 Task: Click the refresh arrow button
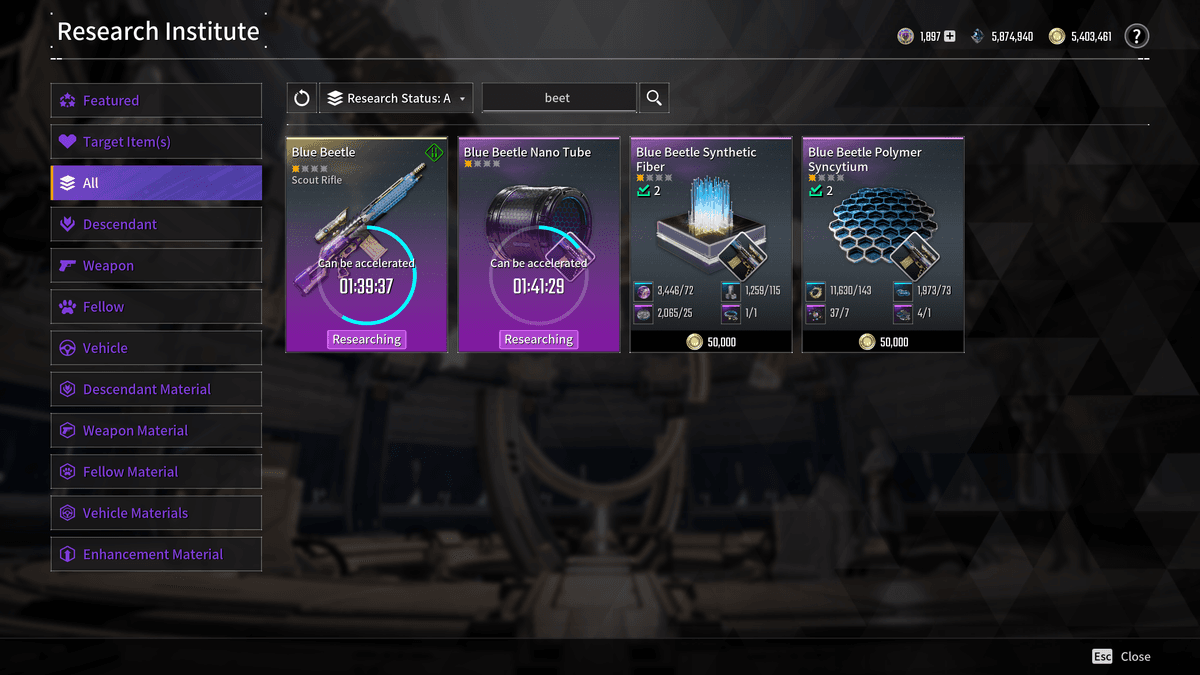pyautogui.click(x=301, y=98)
